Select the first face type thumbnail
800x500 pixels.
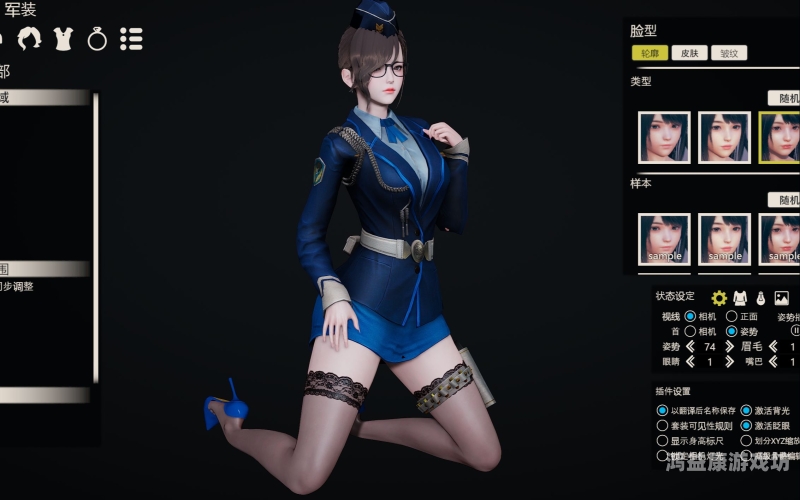664,137
